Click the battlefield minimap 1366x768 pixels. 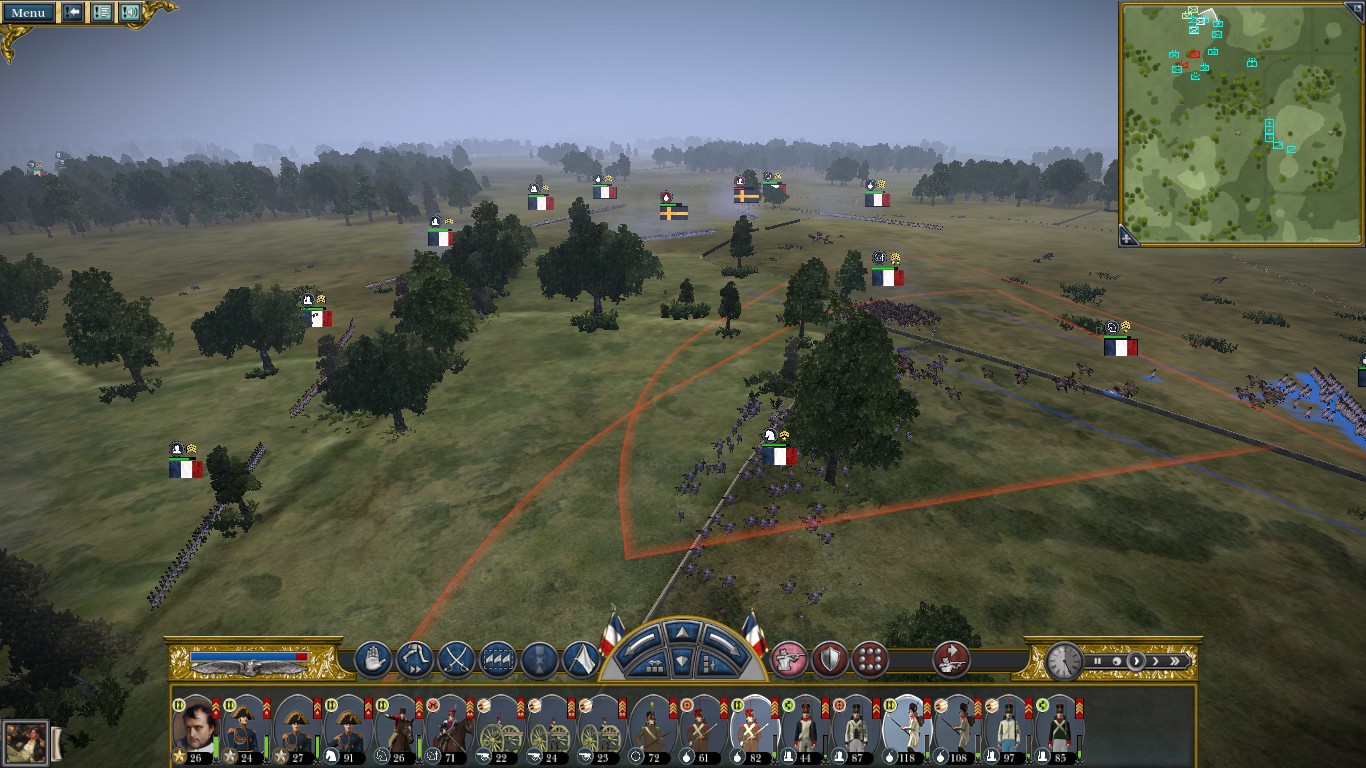click(1240, 122)
